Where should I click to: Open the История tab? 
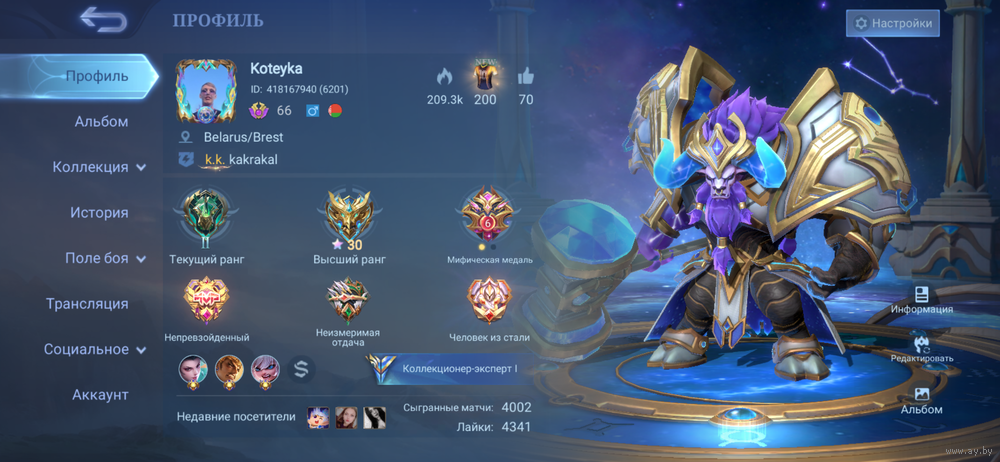point(99,213)
